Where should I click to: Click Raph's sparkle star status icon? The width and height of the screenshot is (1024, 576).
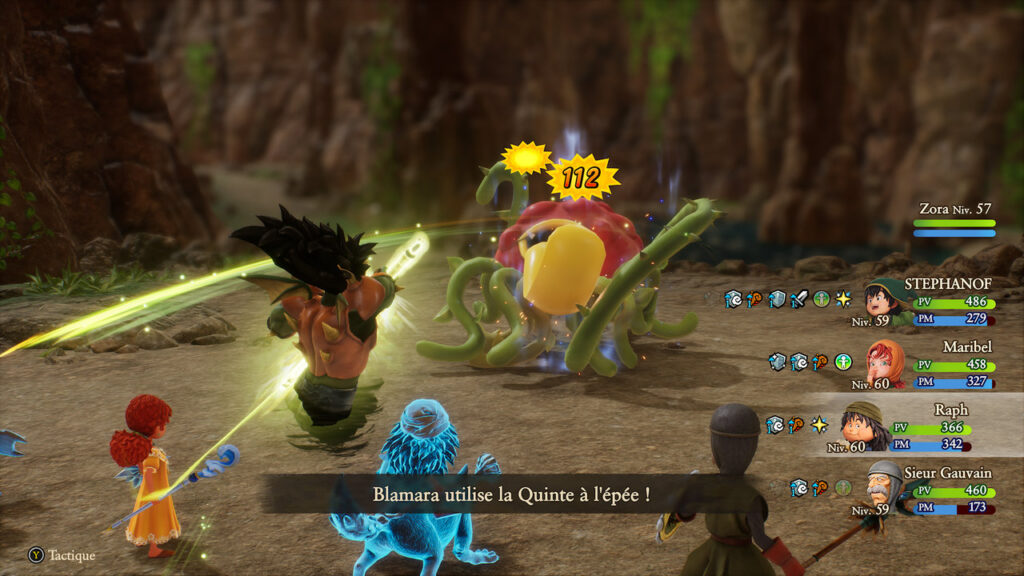click(819, 425)
